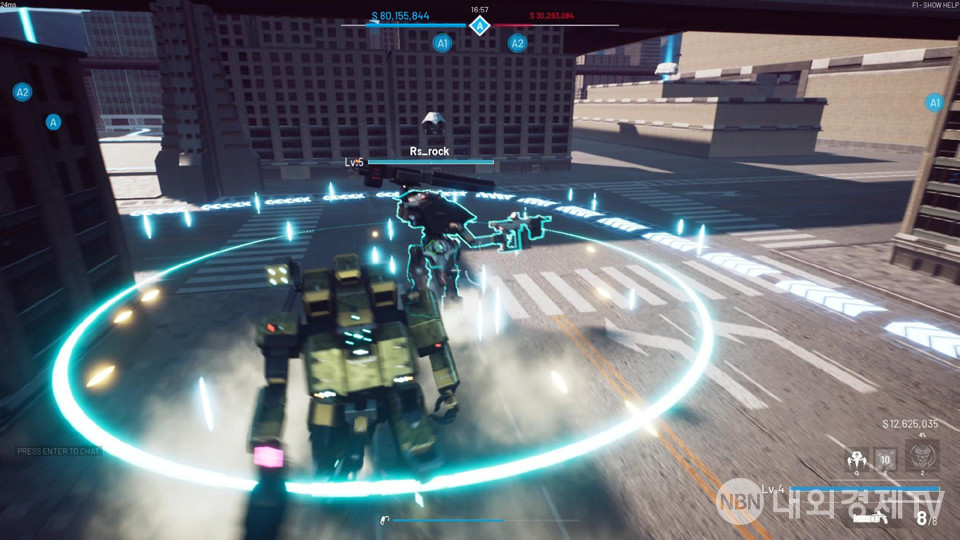
Task: Click the A2 marker under the team score bar
Action: [x=517, y=43]
